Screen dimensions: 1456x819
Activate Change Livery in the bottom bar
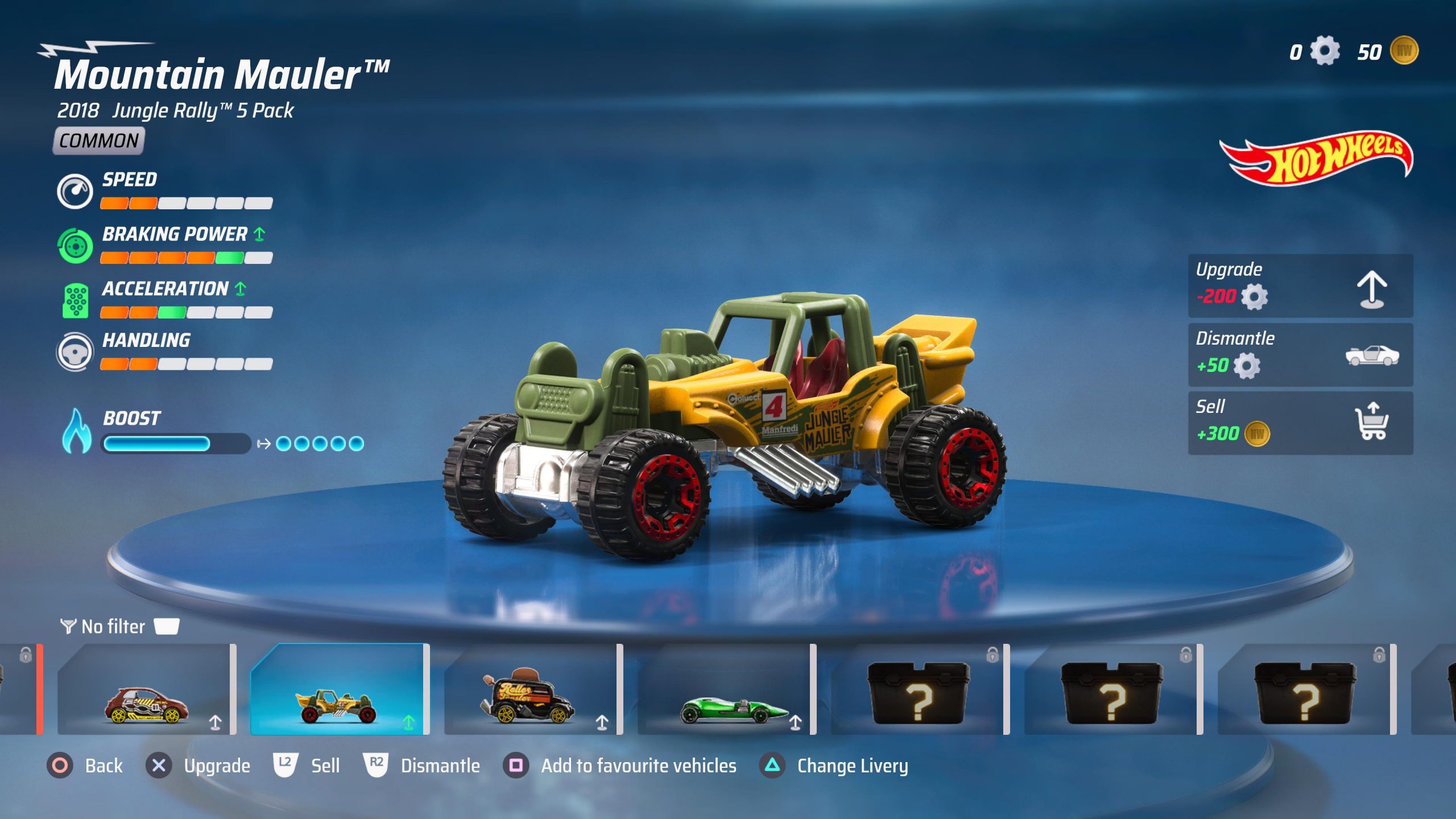(834, 766)
